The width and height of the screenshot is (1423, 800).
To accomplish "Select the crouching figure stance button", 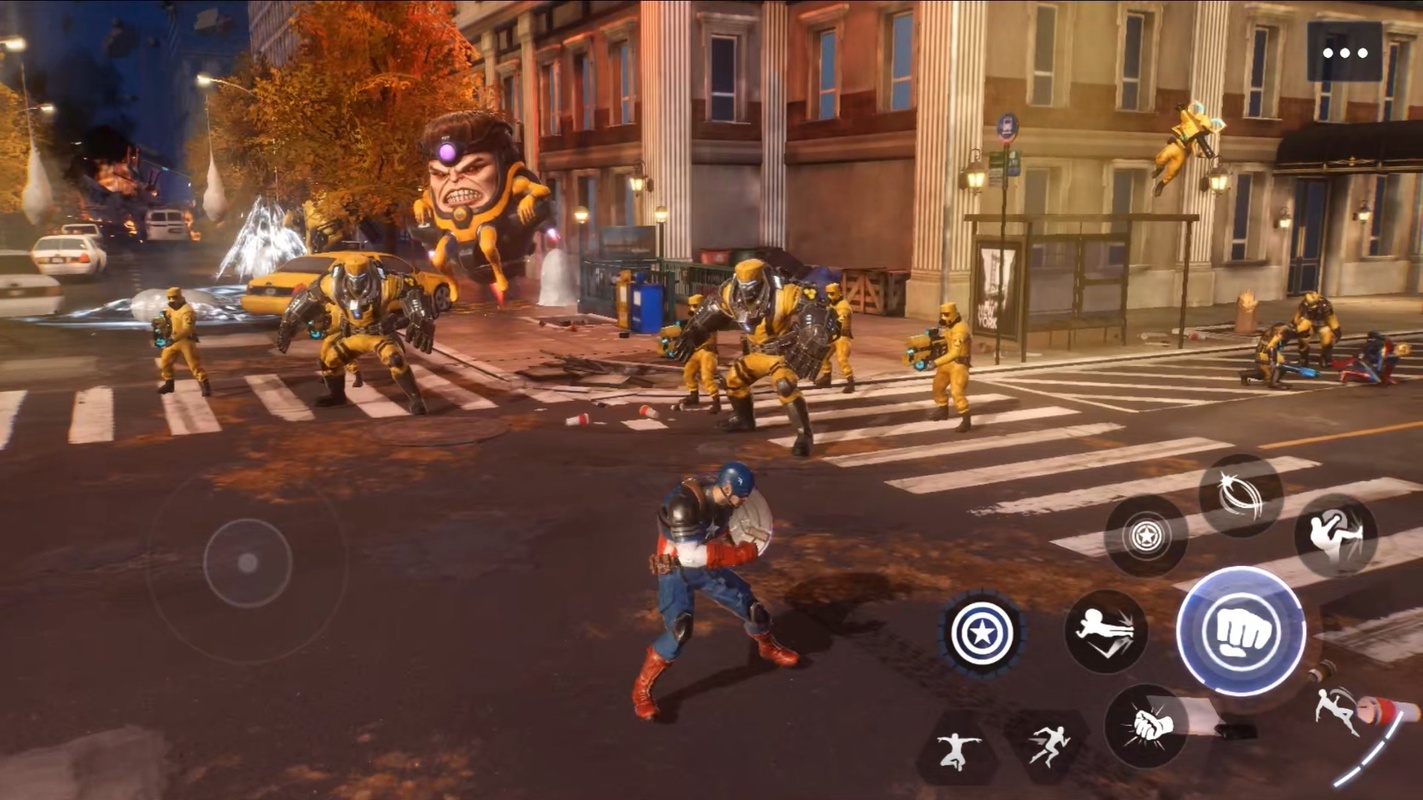I will tap(957, 748).
